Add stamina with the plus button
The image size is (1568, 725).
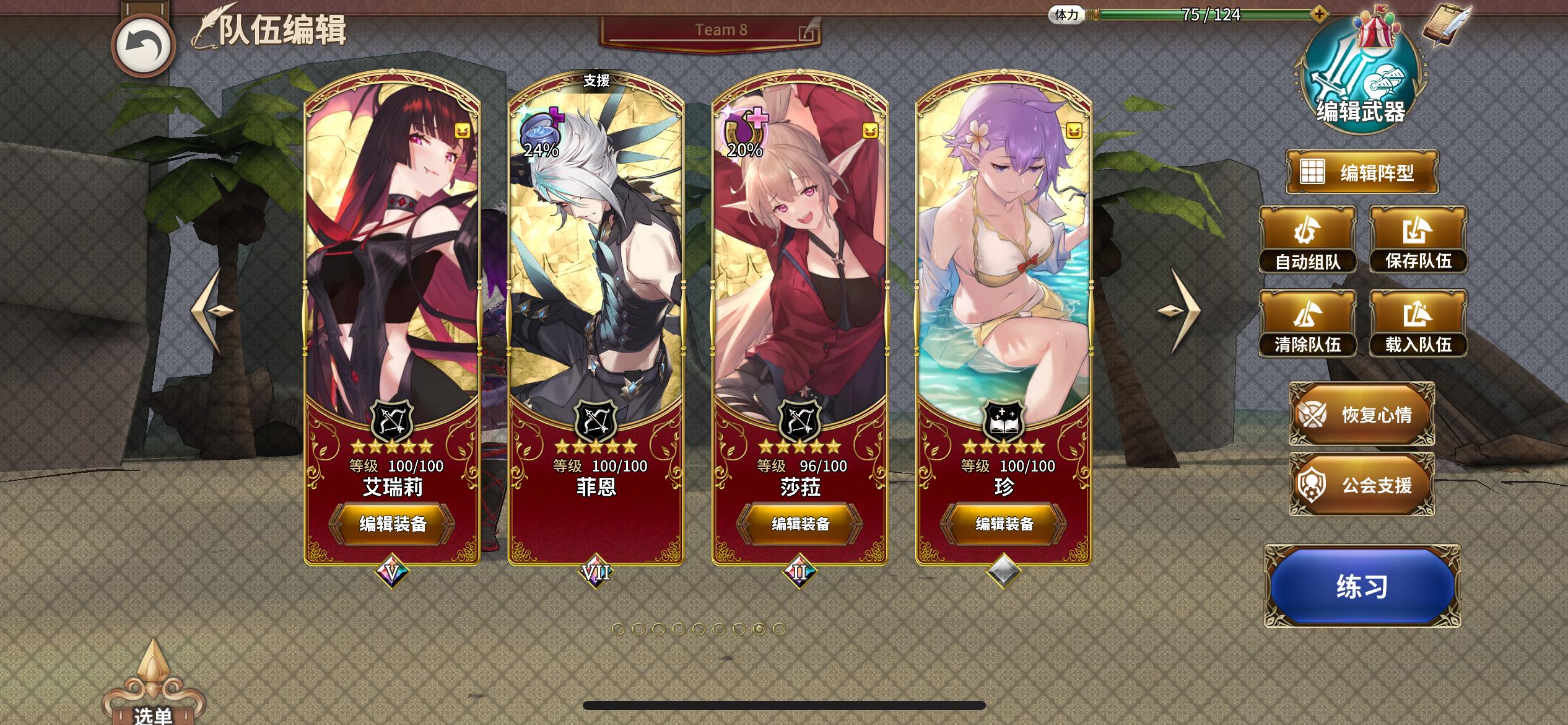click(x=1319, y=13)
